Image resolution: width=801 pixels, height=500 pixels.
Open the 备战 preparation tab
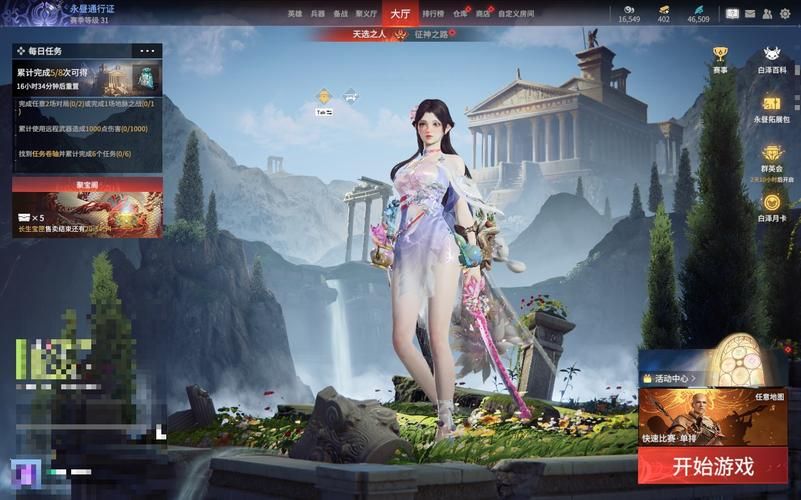(x=341, y=14)
